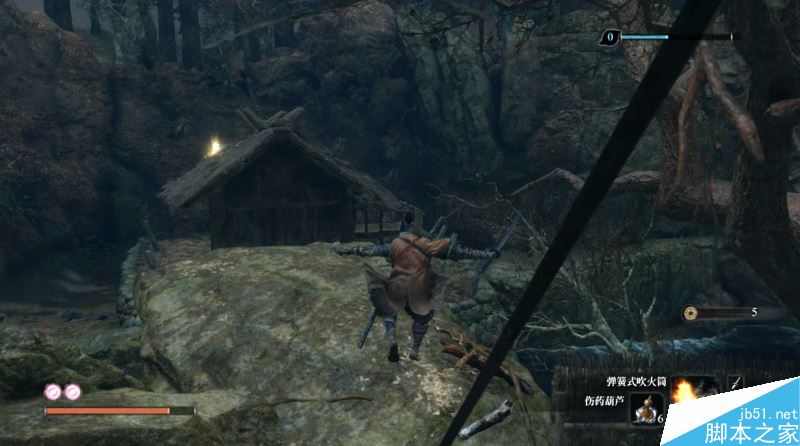
Task: Select the Healing Gourd item slot
Action: 645,410
